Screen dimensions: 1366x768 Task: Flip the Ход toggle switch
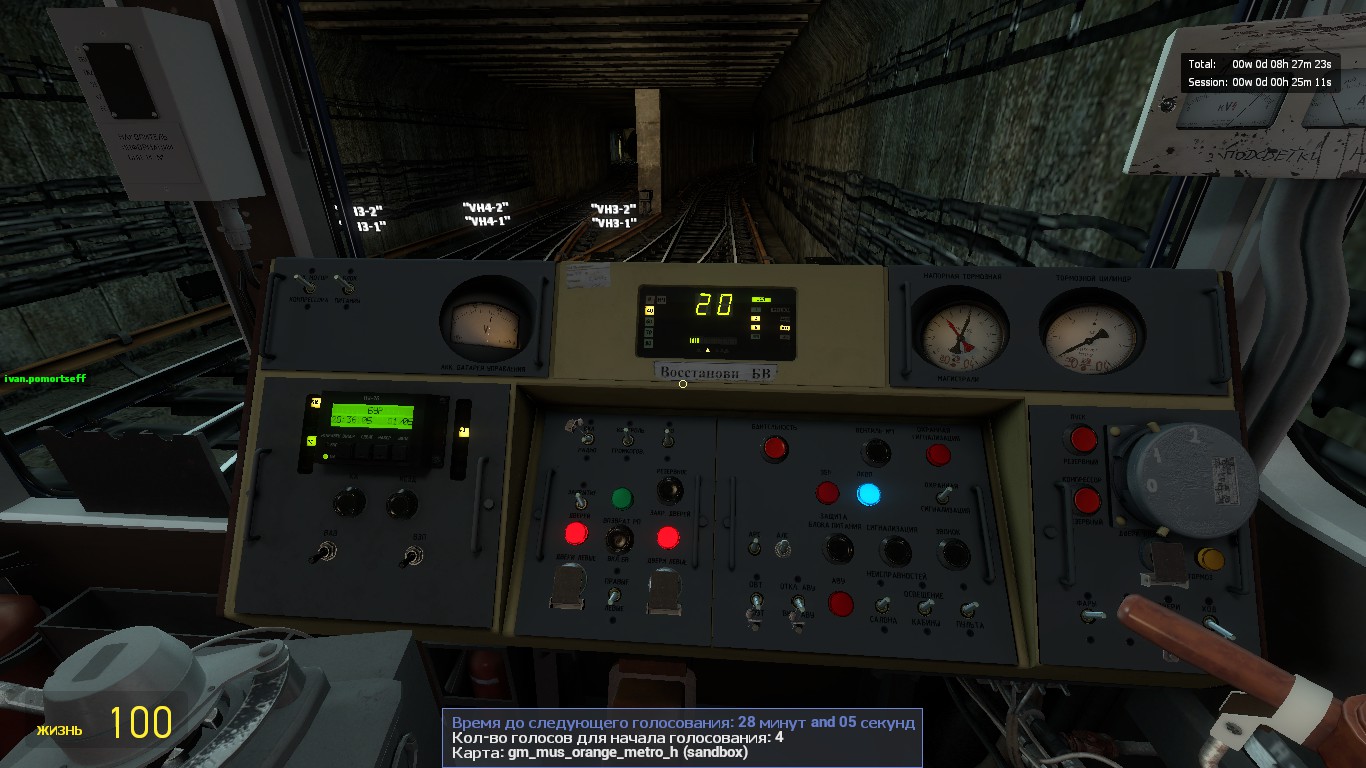pos(1212,624)
